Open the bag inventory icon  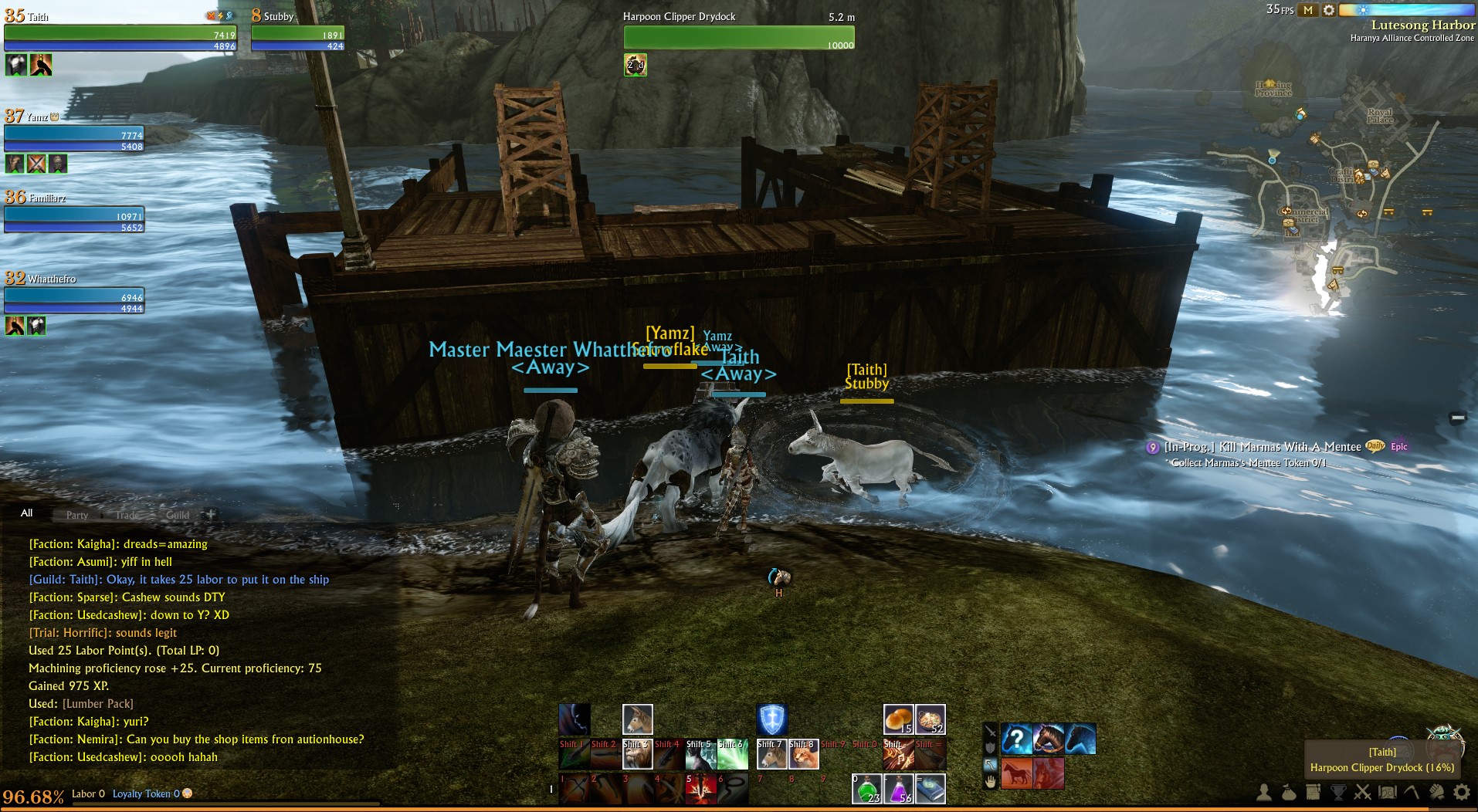coord(1288,792)
